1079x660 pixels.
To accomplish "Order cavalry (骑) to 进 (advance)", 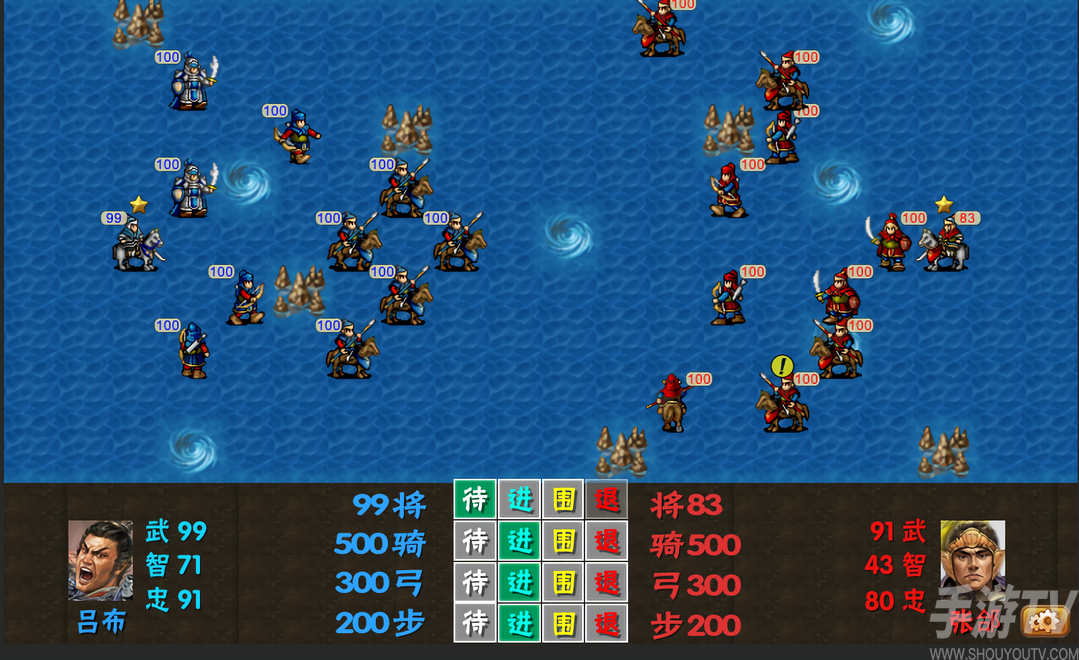I will pos(519,541).
